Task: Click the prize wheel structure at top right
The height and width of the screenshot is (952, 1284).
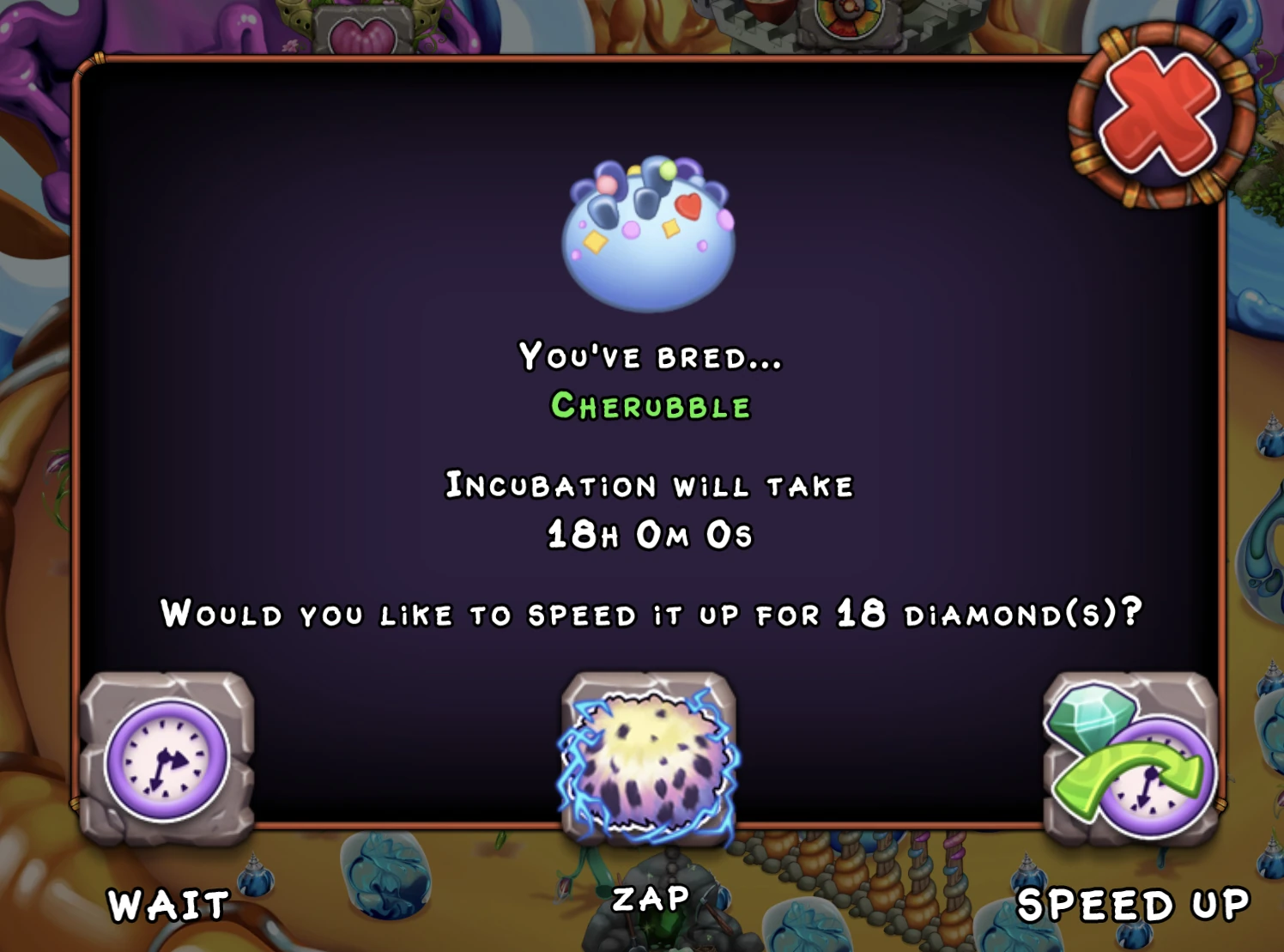Action: coord(850,14)
